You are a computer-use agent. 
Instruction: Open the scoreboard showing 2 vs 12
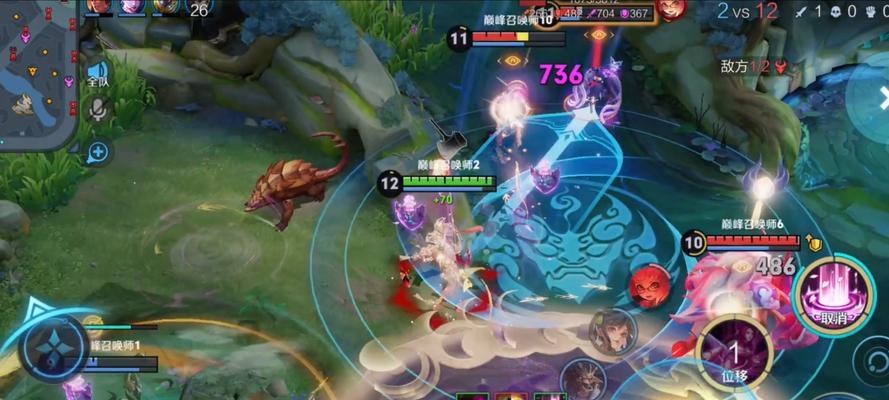coord(748,11)
